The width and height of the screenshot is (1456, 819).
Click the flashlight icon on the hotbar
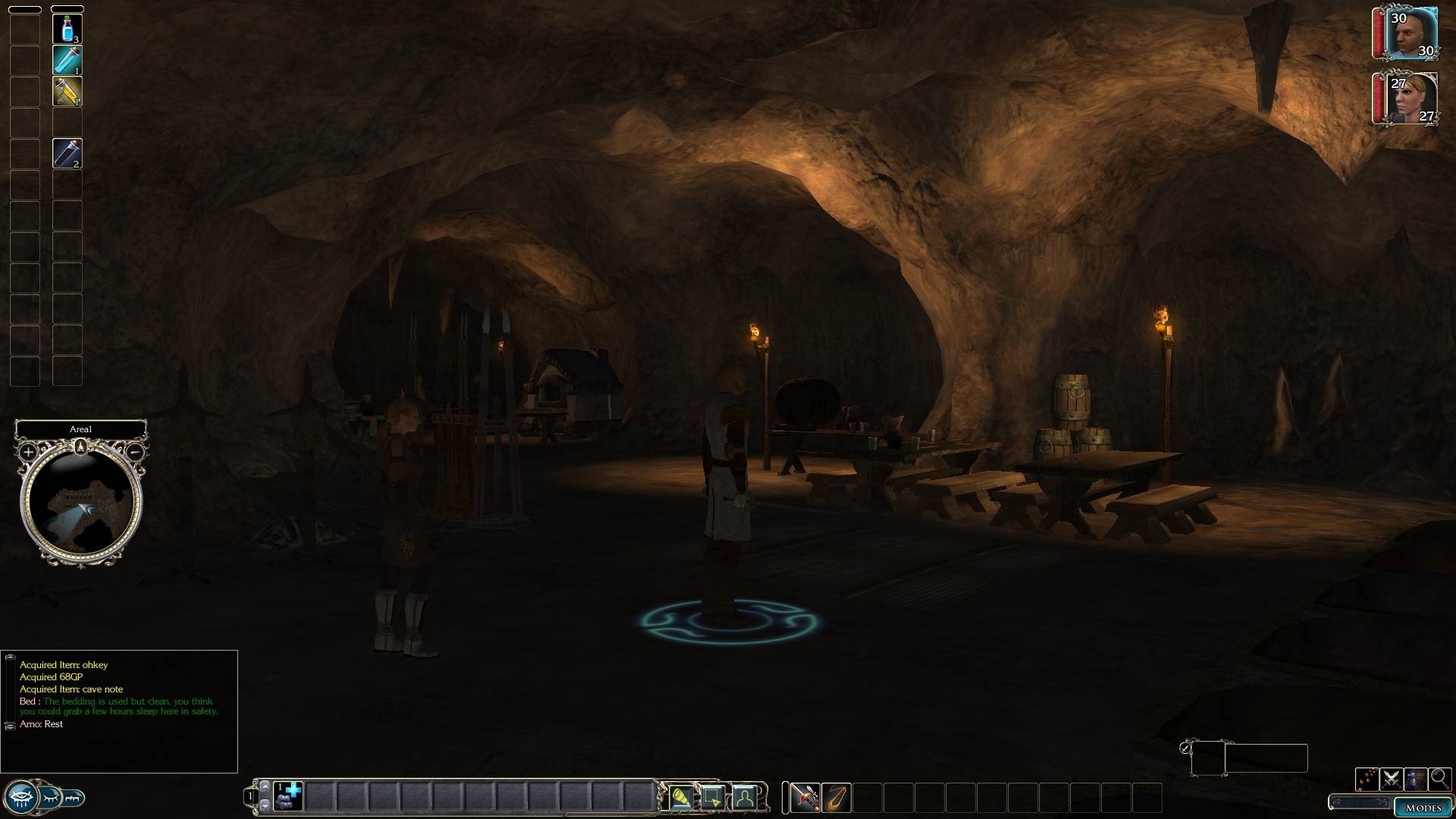point(681,798)
